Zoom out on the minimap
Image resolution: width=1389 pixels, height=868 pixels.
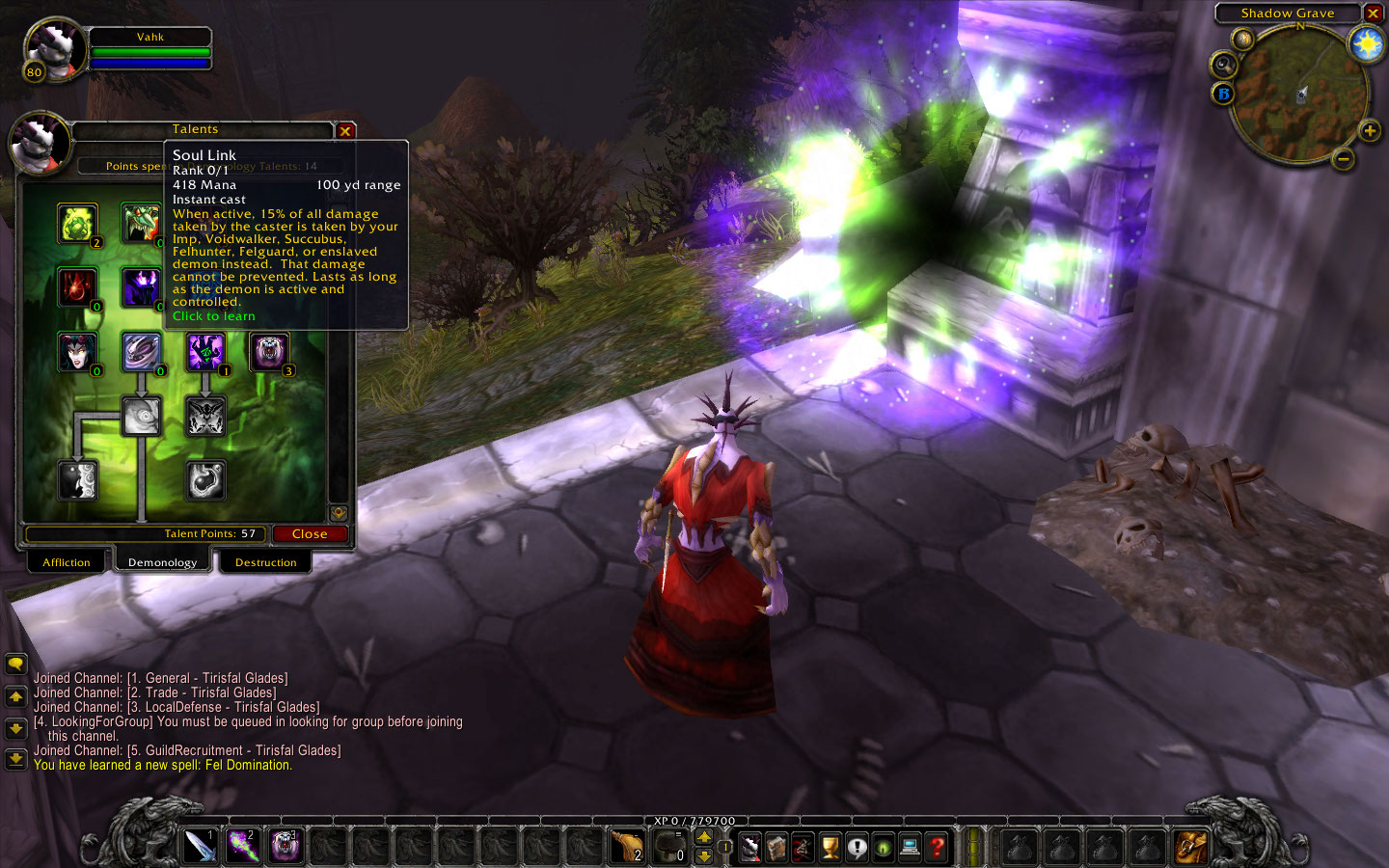pyautogui.click(x=1344, y=158)
